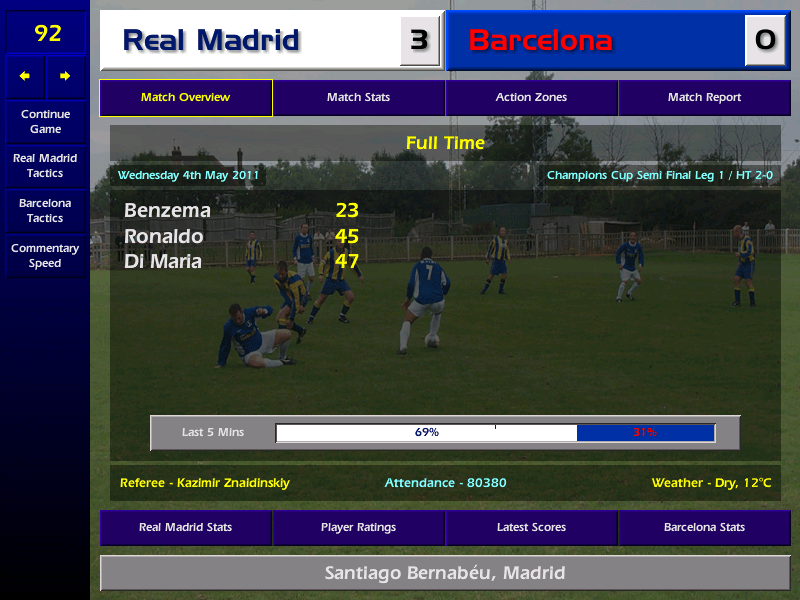The image size is (800, 600).
Task: Switch to the Match Overview tab
Action: coord(185,98)
